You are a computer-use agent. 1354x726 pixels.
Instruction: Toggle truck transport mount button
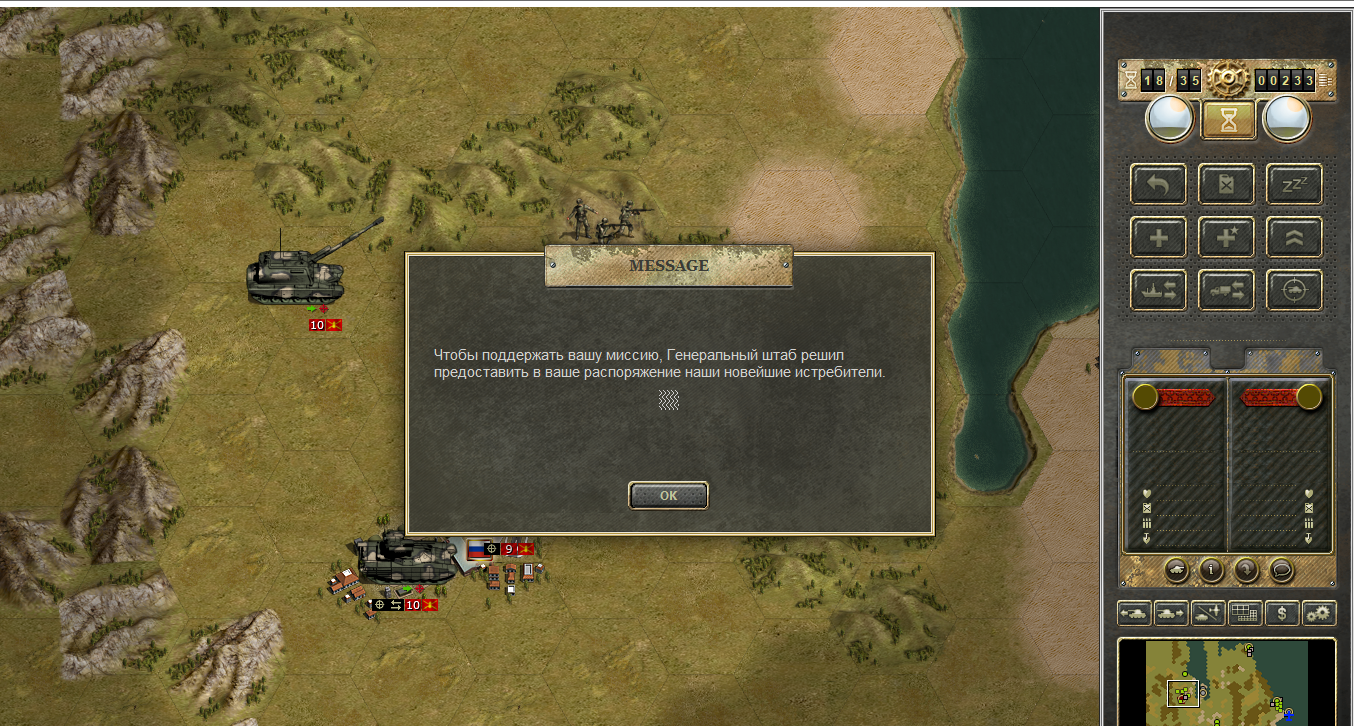pyautogui.click(x=1226, y=290)
